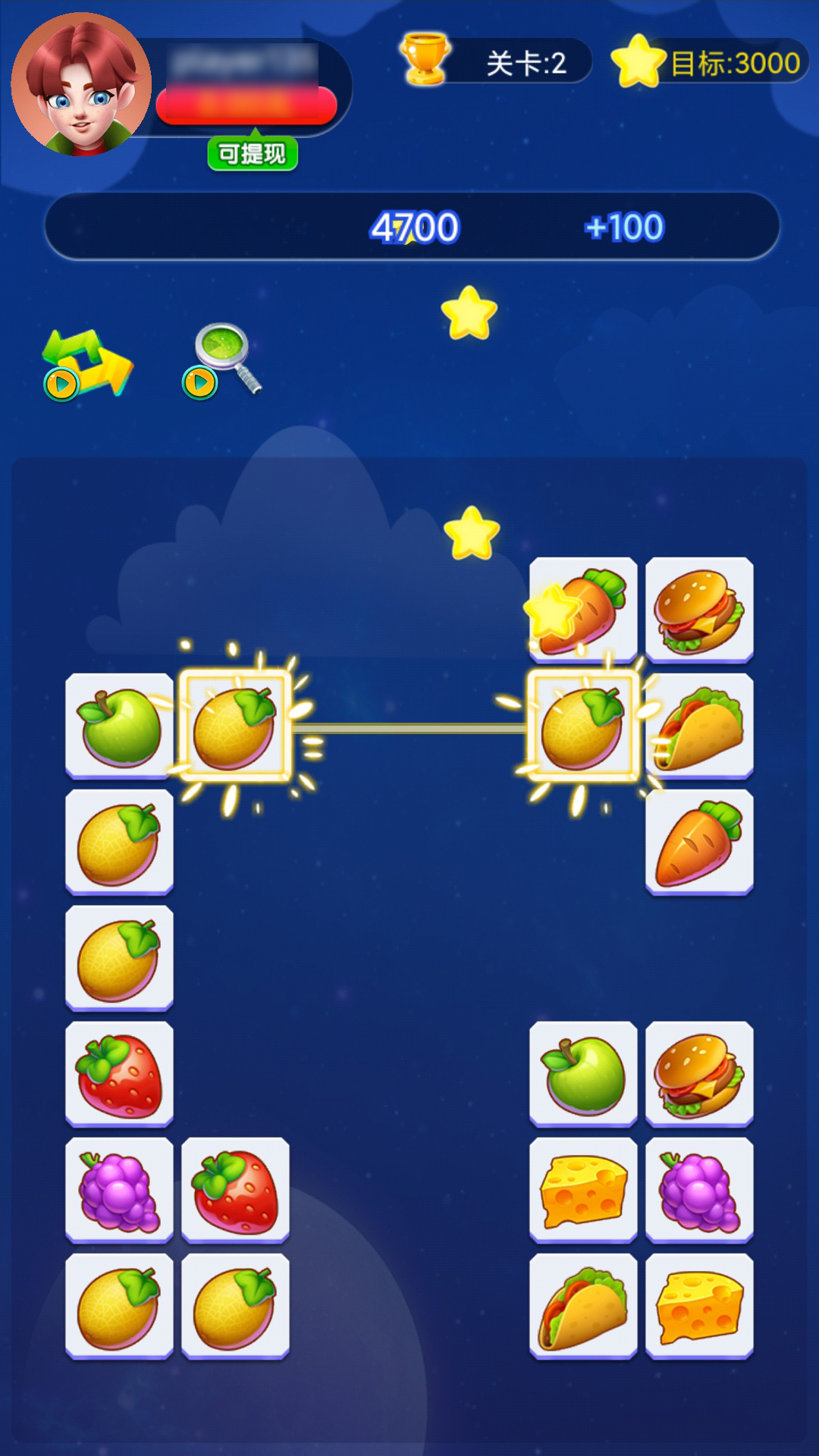The height and width of the screenshot is (1456, 819).
Task: Tap the green 可提现 button
Action: click(253, 154)
